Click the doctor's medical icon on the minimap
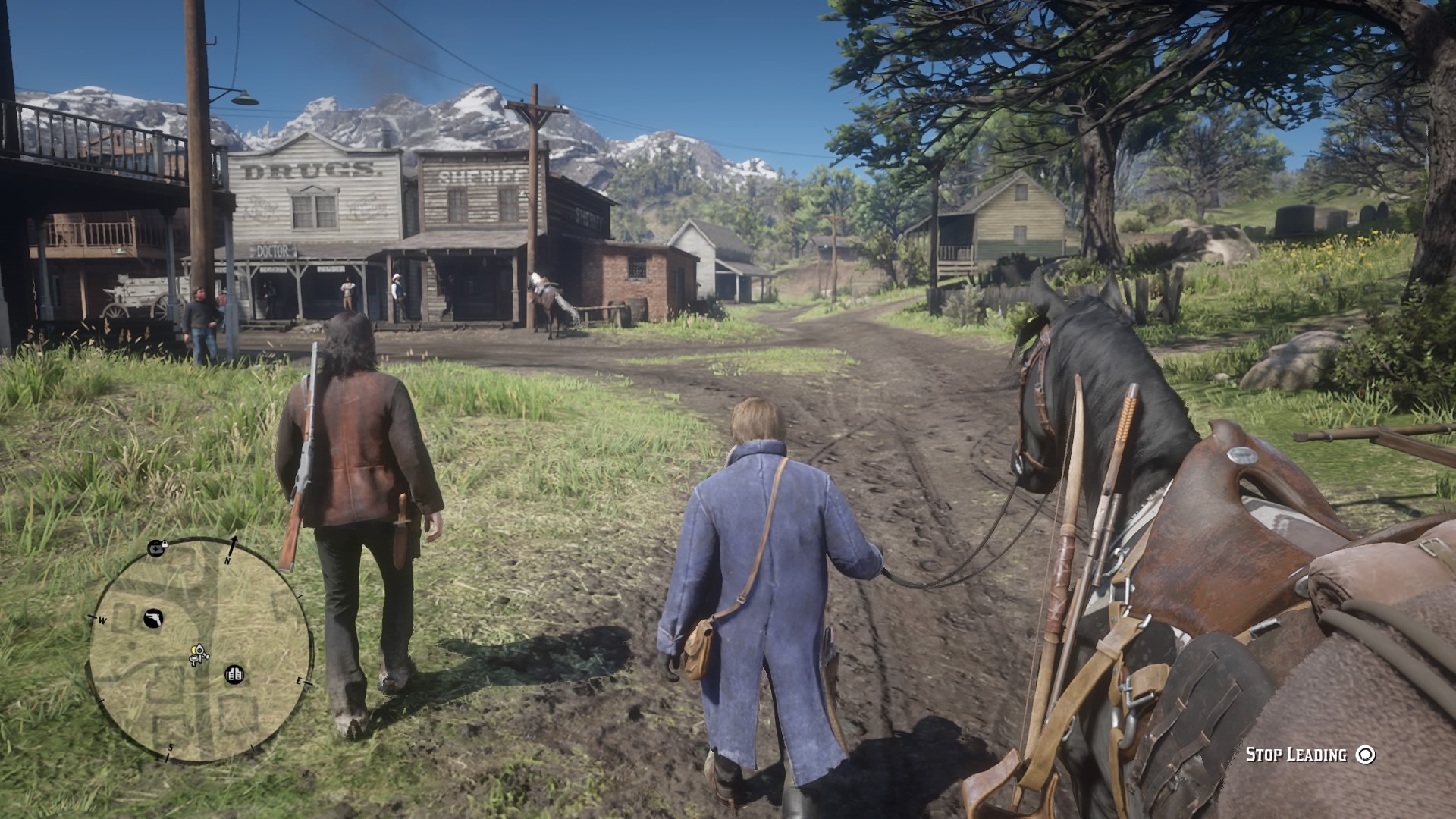 (155, 548)
